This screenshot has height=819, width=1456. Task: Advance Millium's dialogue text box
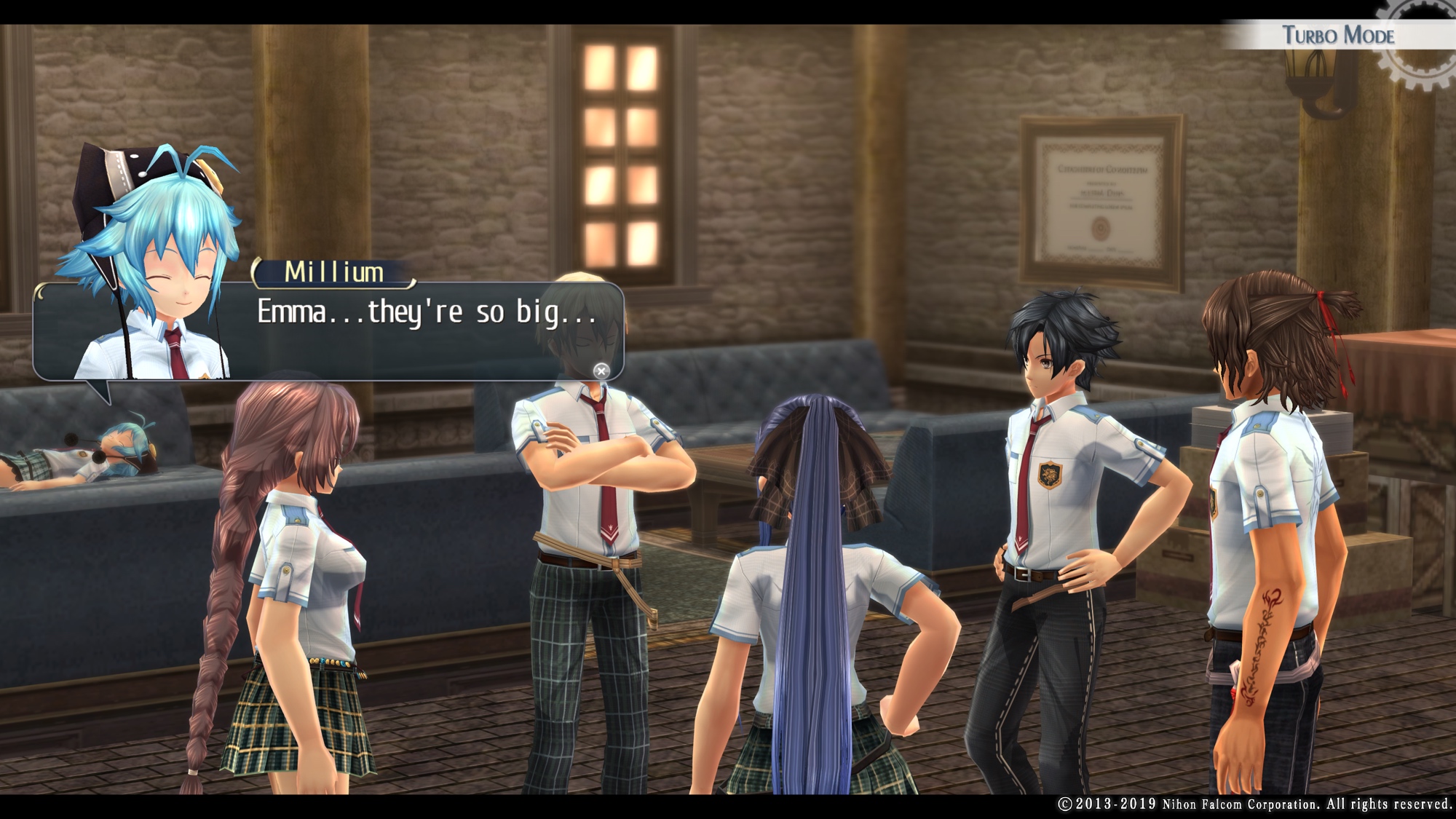[601, 371]
